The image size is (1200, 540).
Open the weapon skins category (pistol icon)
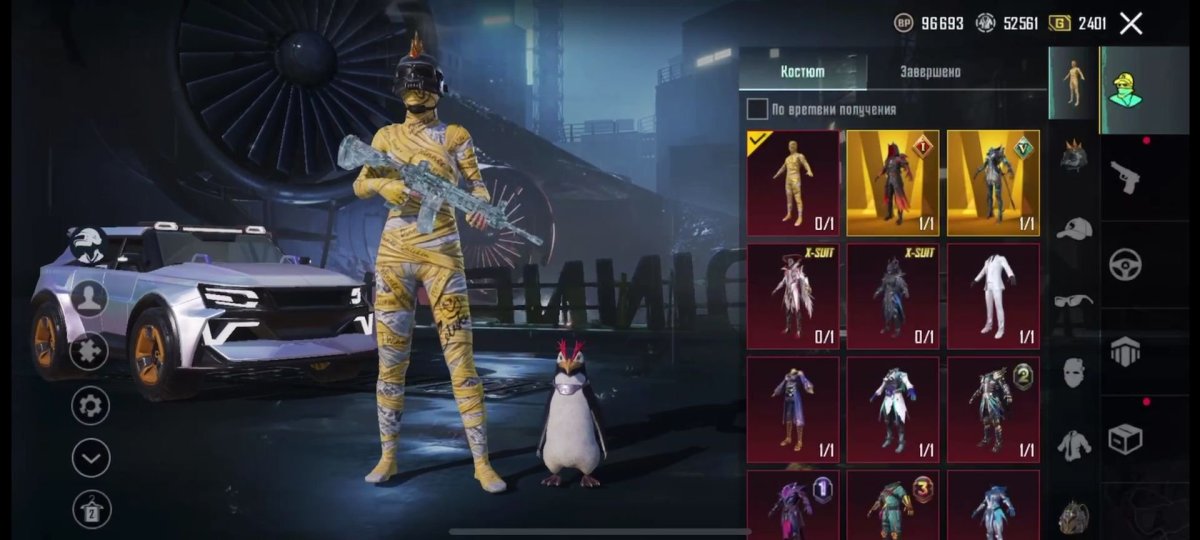pyautogui.click(x=1126, y=178)
